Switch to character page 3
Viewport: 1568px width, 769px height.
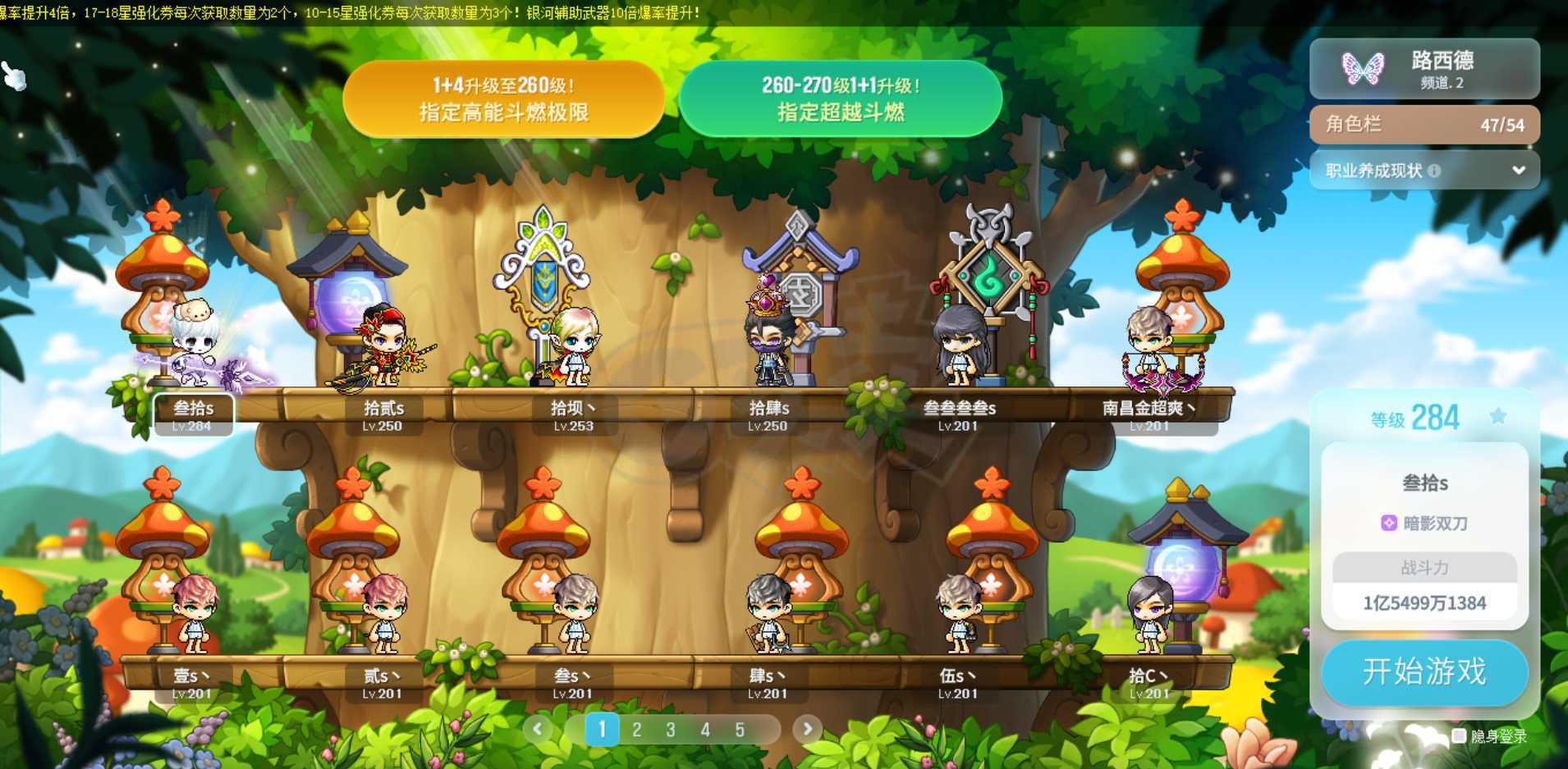pos(671,730)
